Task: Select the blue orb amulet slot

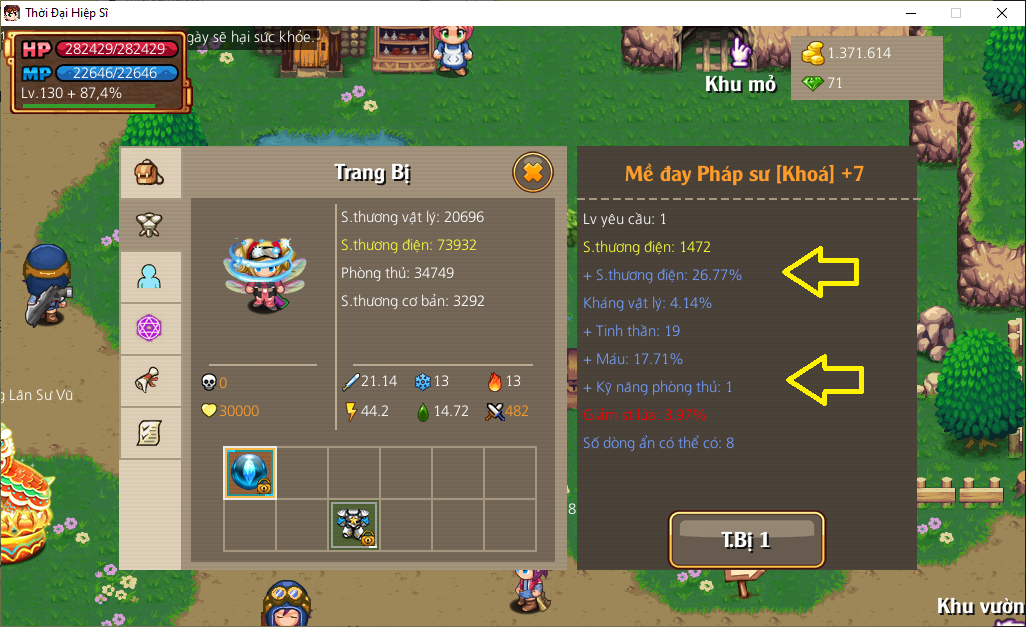Action: [x=249, y=473]
